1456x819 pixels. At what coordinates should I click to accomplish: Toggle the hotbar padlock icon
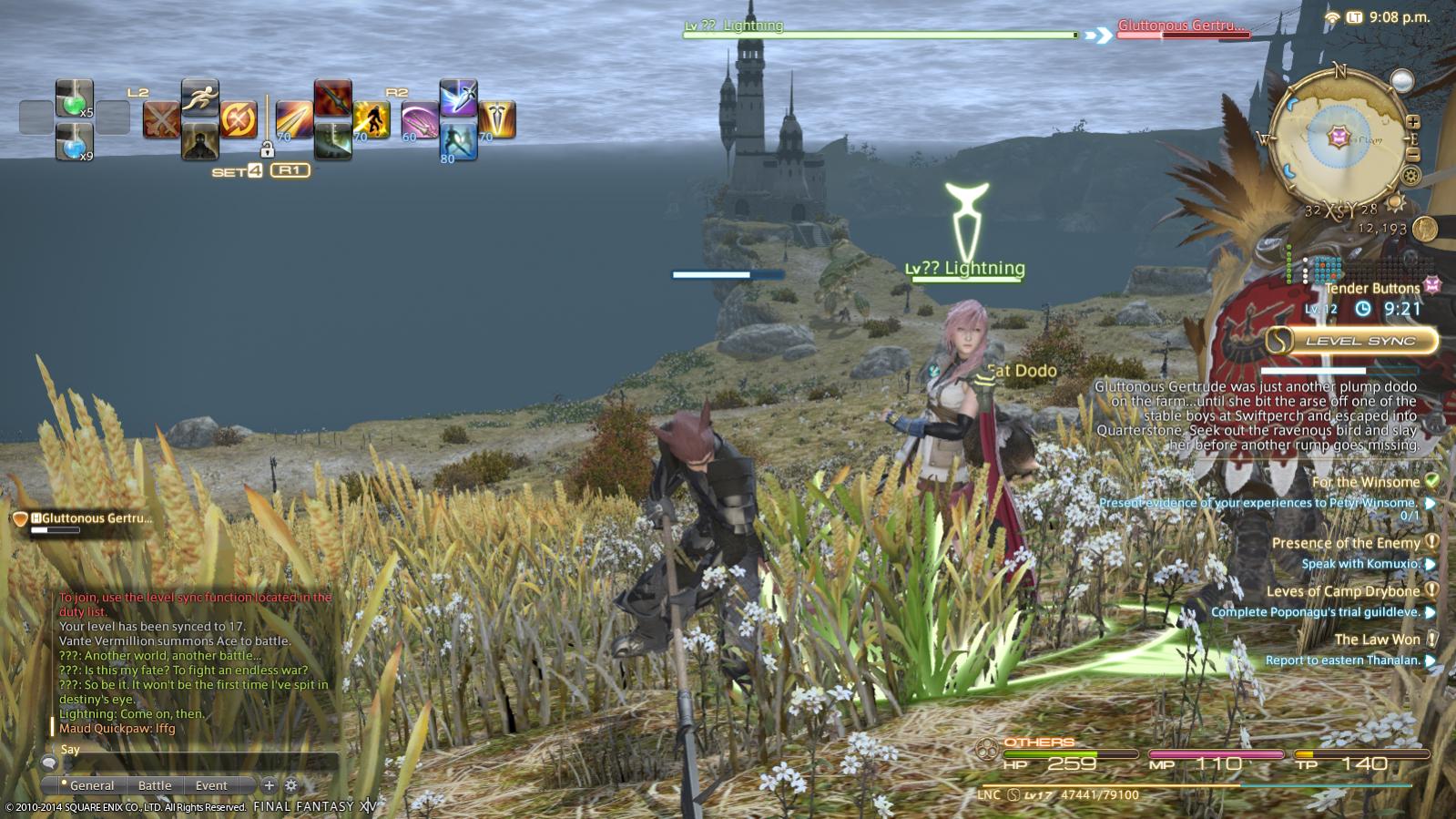pos(267,148)
